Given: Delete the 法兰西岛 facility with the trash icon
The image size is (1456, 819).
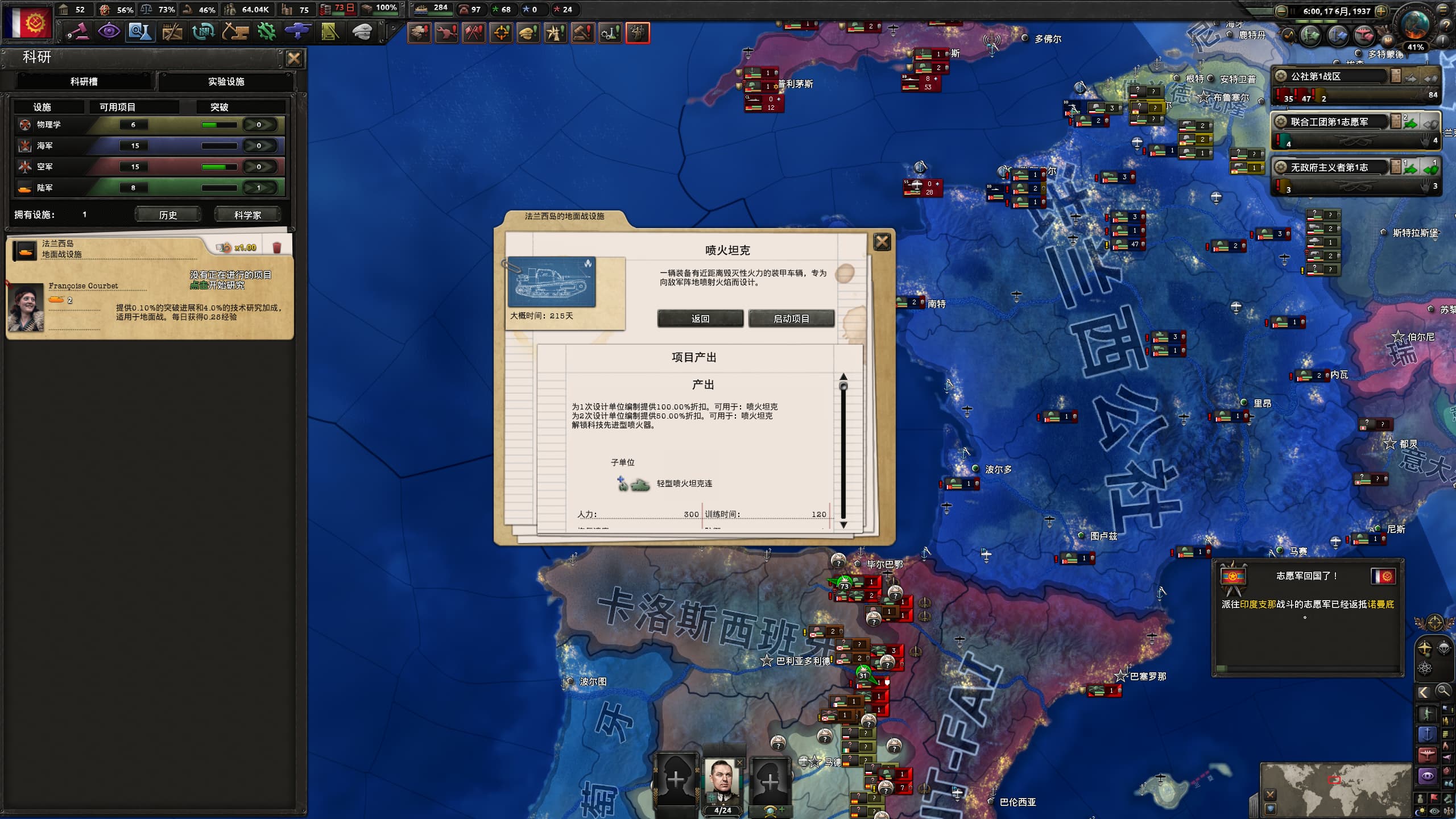Looking at the screenshot, I should click(277, 247).
